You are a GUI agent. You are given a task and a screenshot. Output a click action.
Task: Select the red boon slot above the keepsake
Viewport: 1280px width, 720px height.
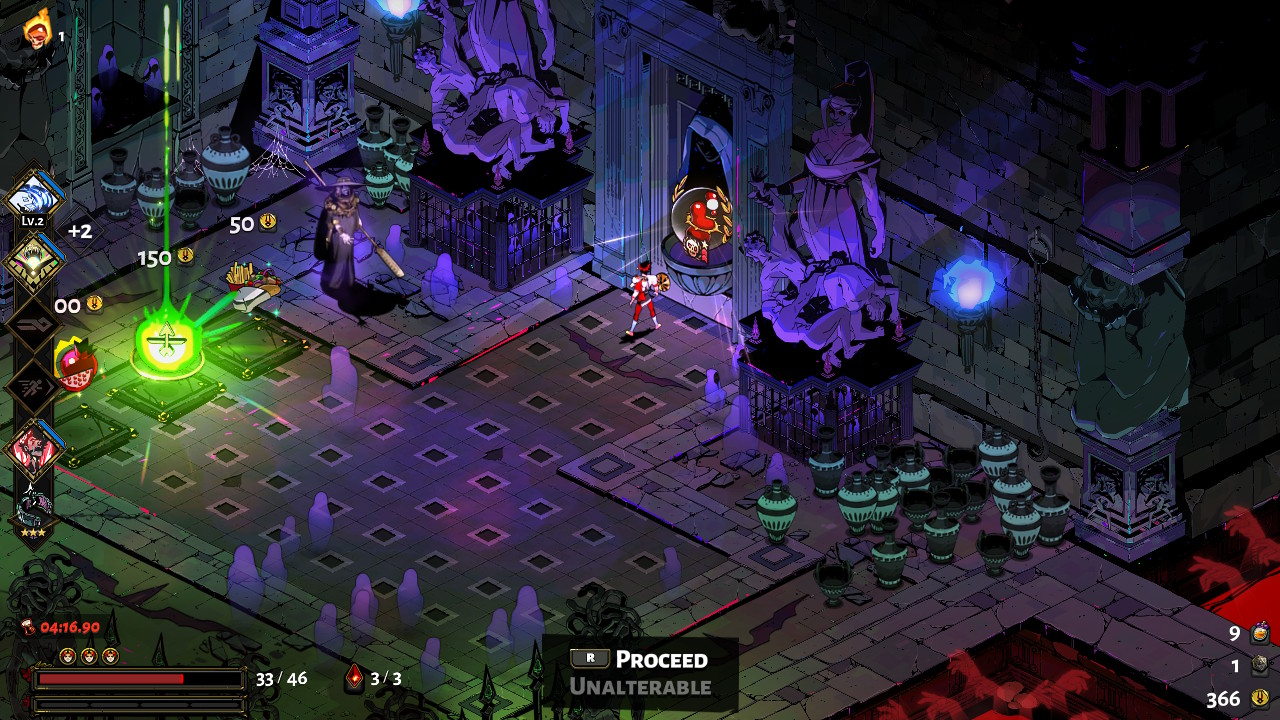[x=34, y=447]
